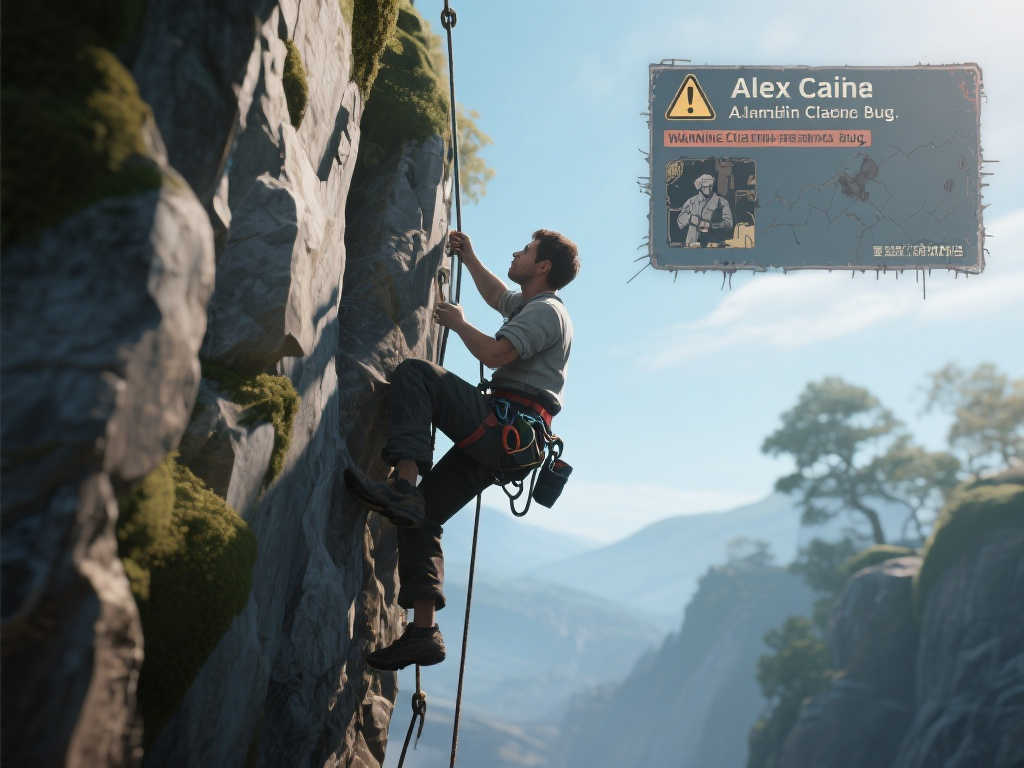This screenshot has width=1024, height=768.
Task: Click the Alex Caine name heading
Action: tap(801, 87)
